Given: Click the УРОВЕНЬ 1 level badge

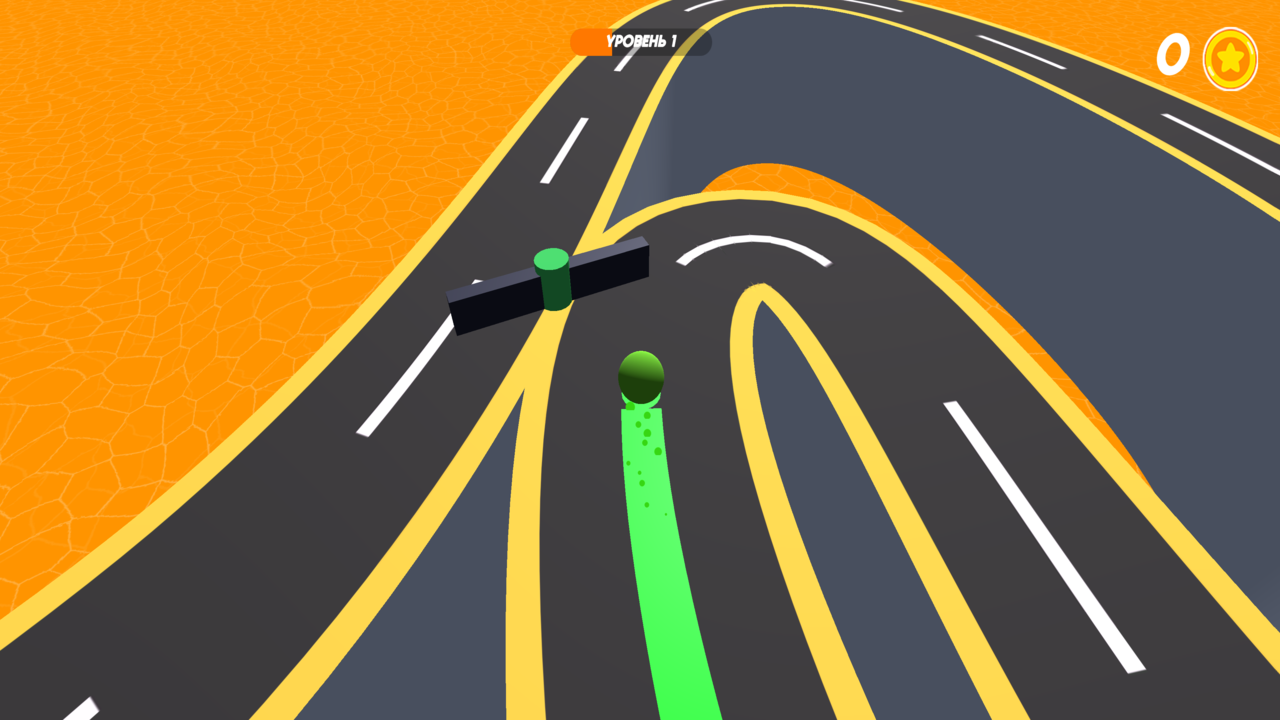Looking at the screenshot, I should point(640,42).
